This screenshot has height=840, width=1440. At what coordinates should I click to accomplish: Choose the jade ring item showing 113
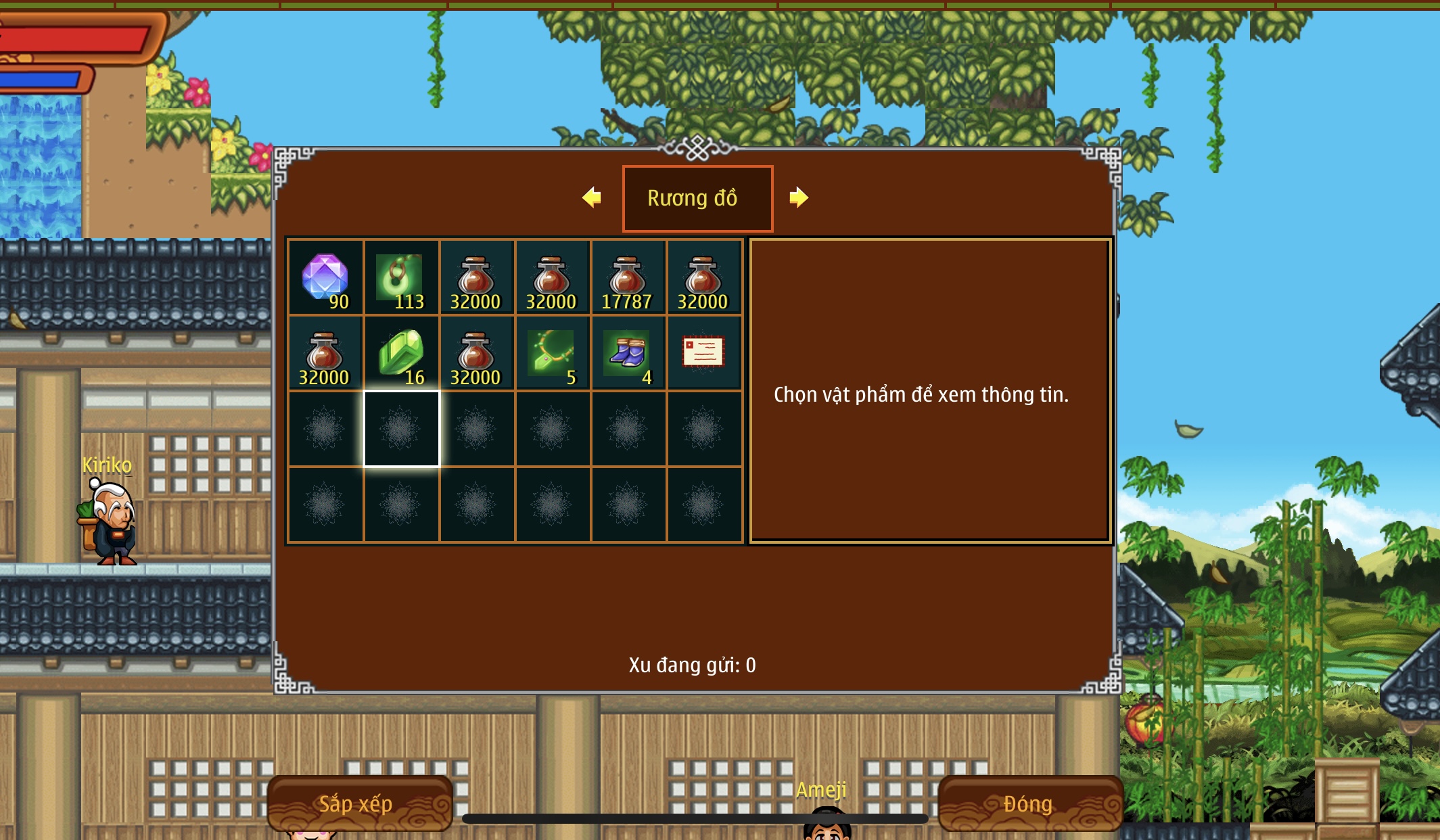coord(401,277)
